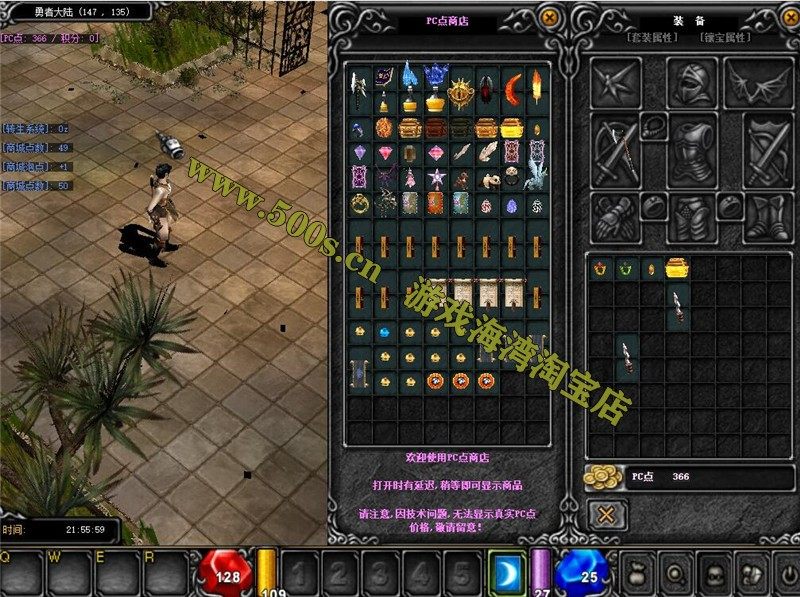Click the magnifying glass button
The height and width of the screenshot is (597, 800).
click(674, 574)
